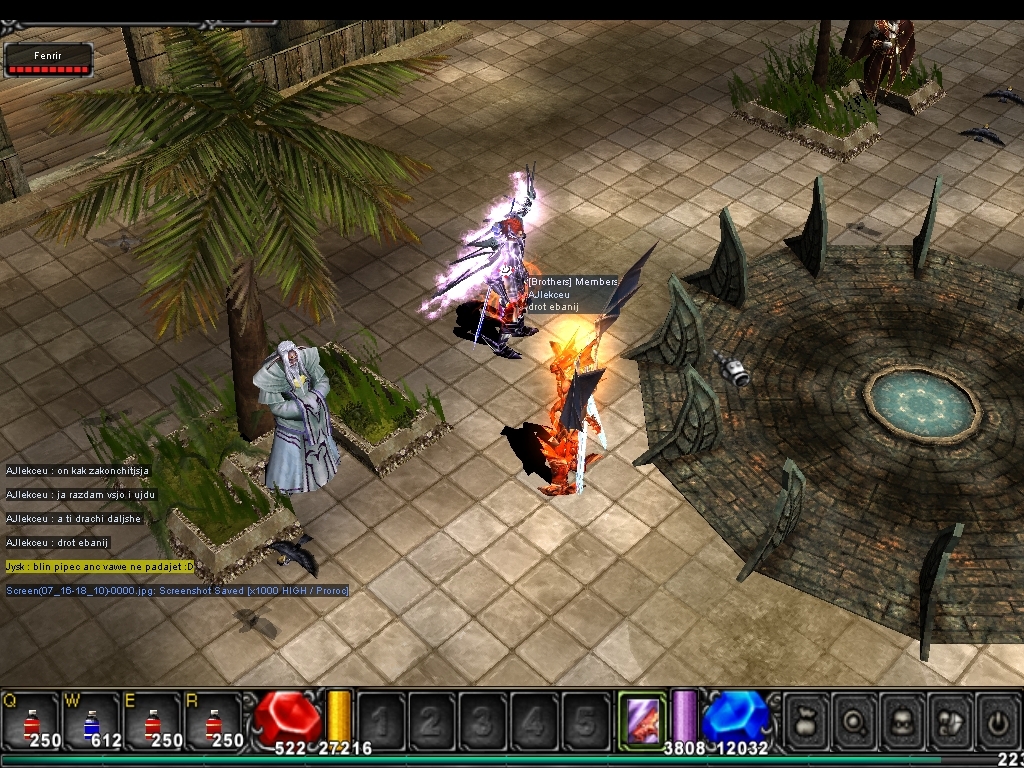Image resolution: width=1024 pixels, height=768 pixels.
Task: Use the red potion in Q slot
Action: pyautogui.click(x=30, y=721)
